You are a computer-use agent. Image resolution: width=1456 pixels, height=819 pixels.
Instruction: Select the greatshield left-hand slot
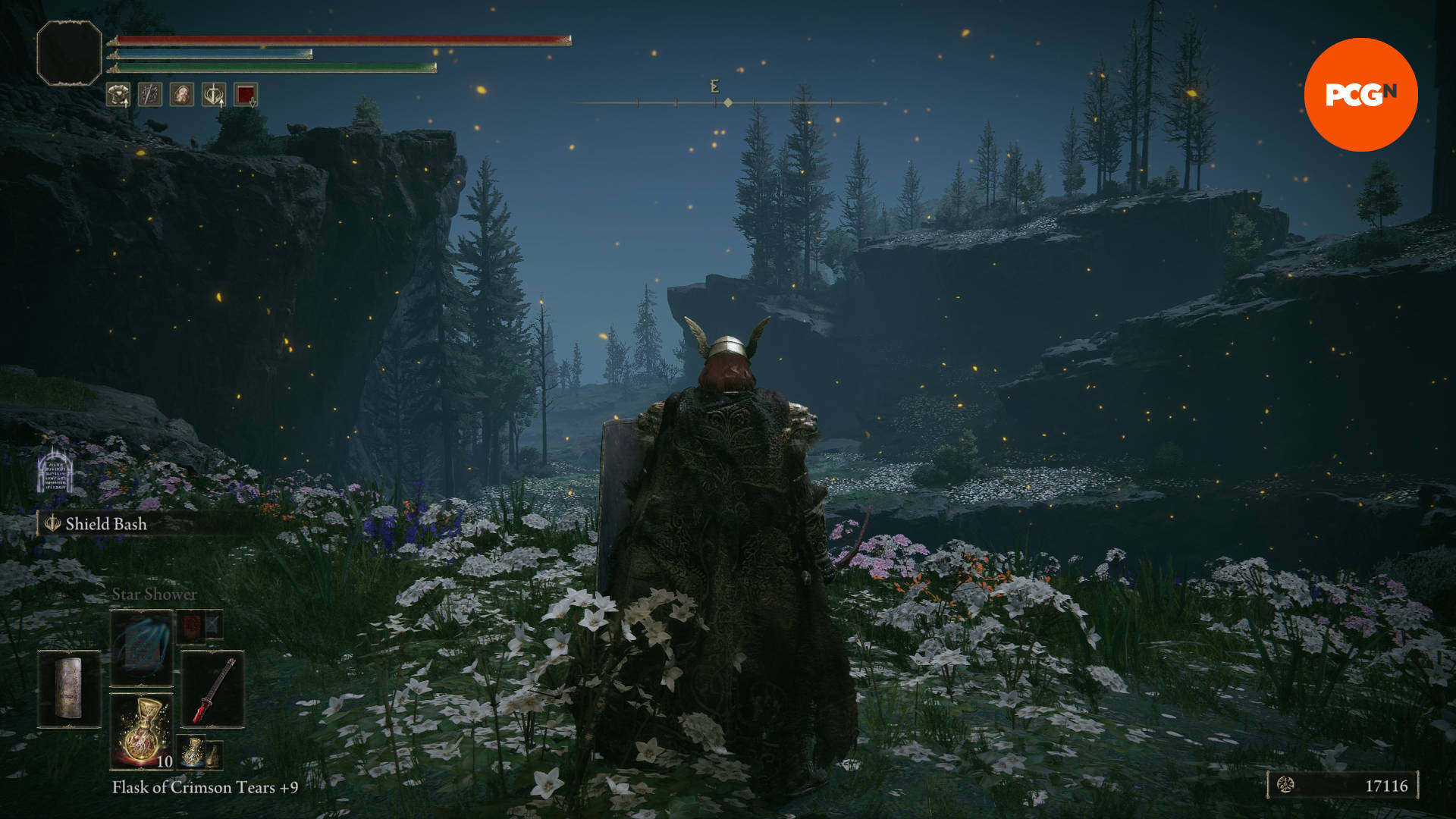coord(69,689)
